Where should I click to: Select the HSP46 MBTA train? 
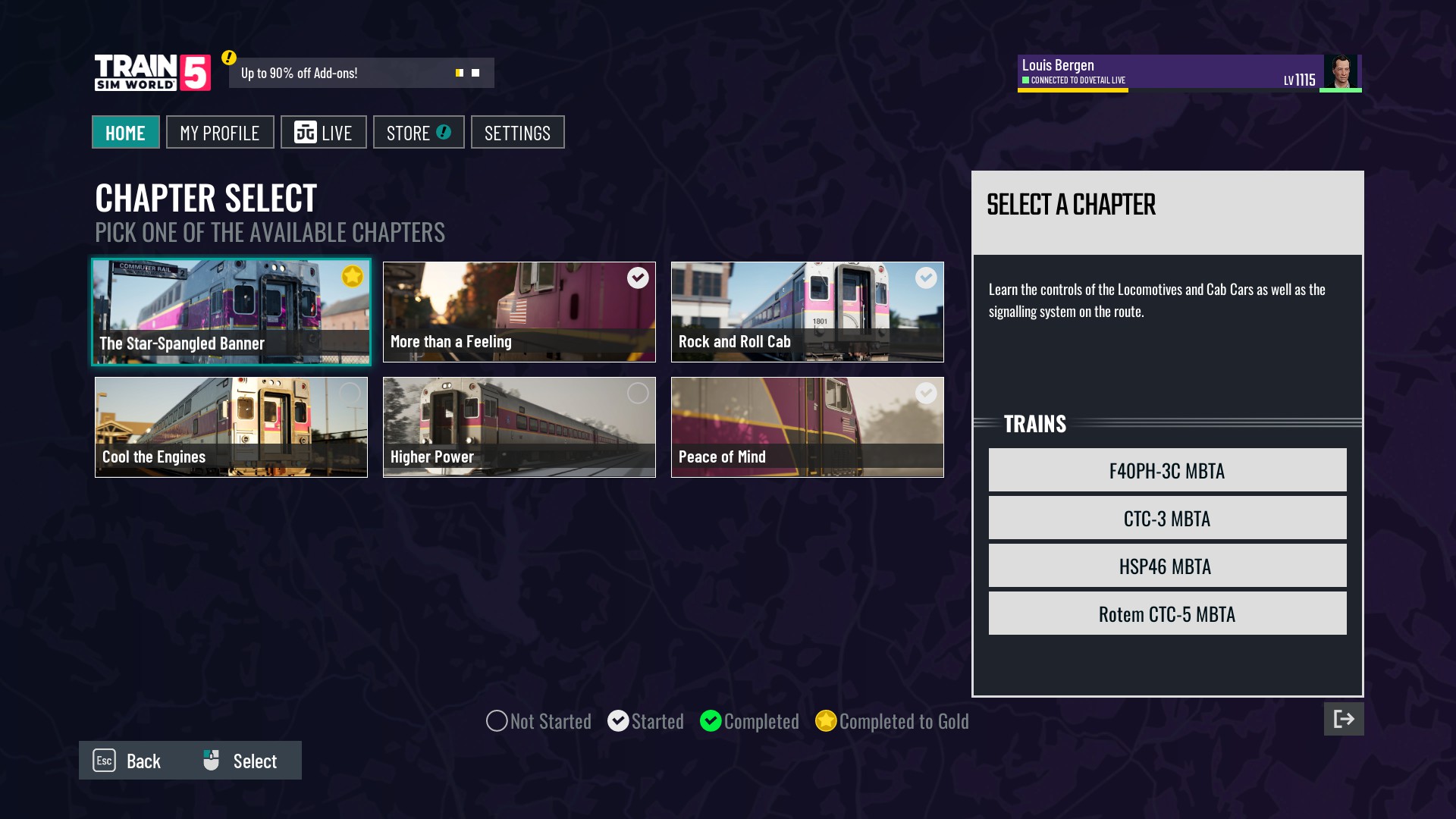point(1167,566)
